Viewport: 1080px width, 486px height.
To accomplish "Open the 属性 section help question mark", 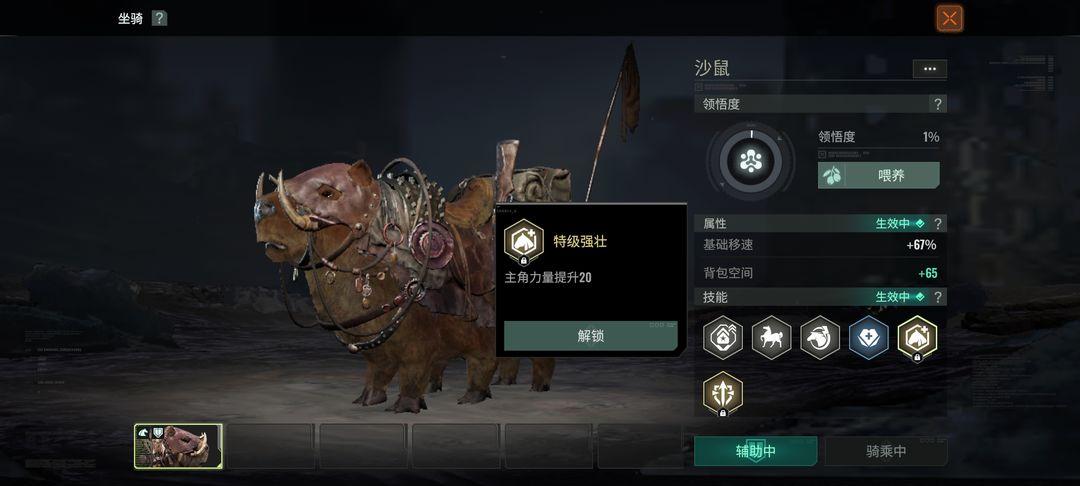I will (x=937, y=224).
